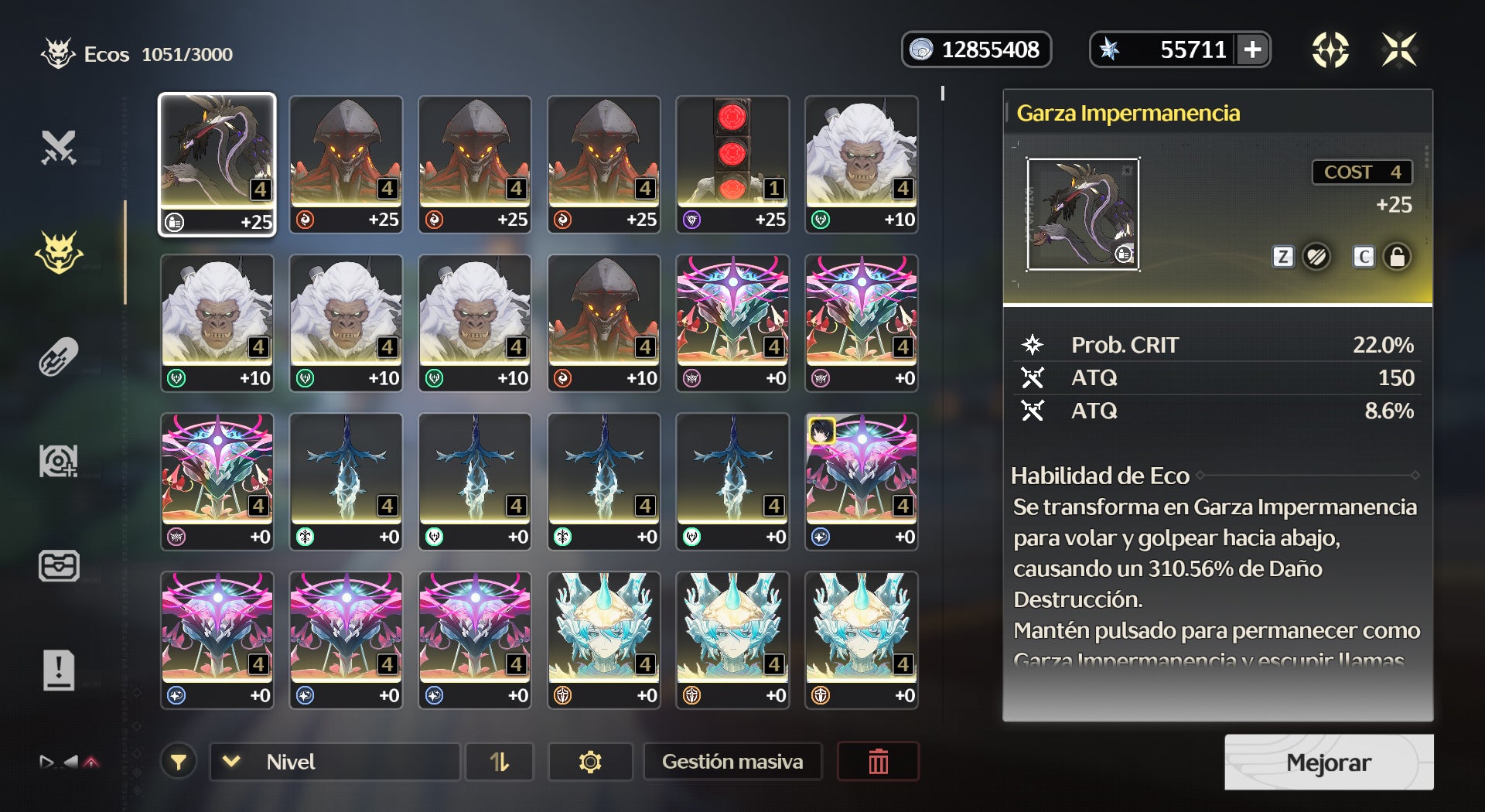Mark the selected echo as discarded
The image size is (1485, 812).
tap(1316, 257)
